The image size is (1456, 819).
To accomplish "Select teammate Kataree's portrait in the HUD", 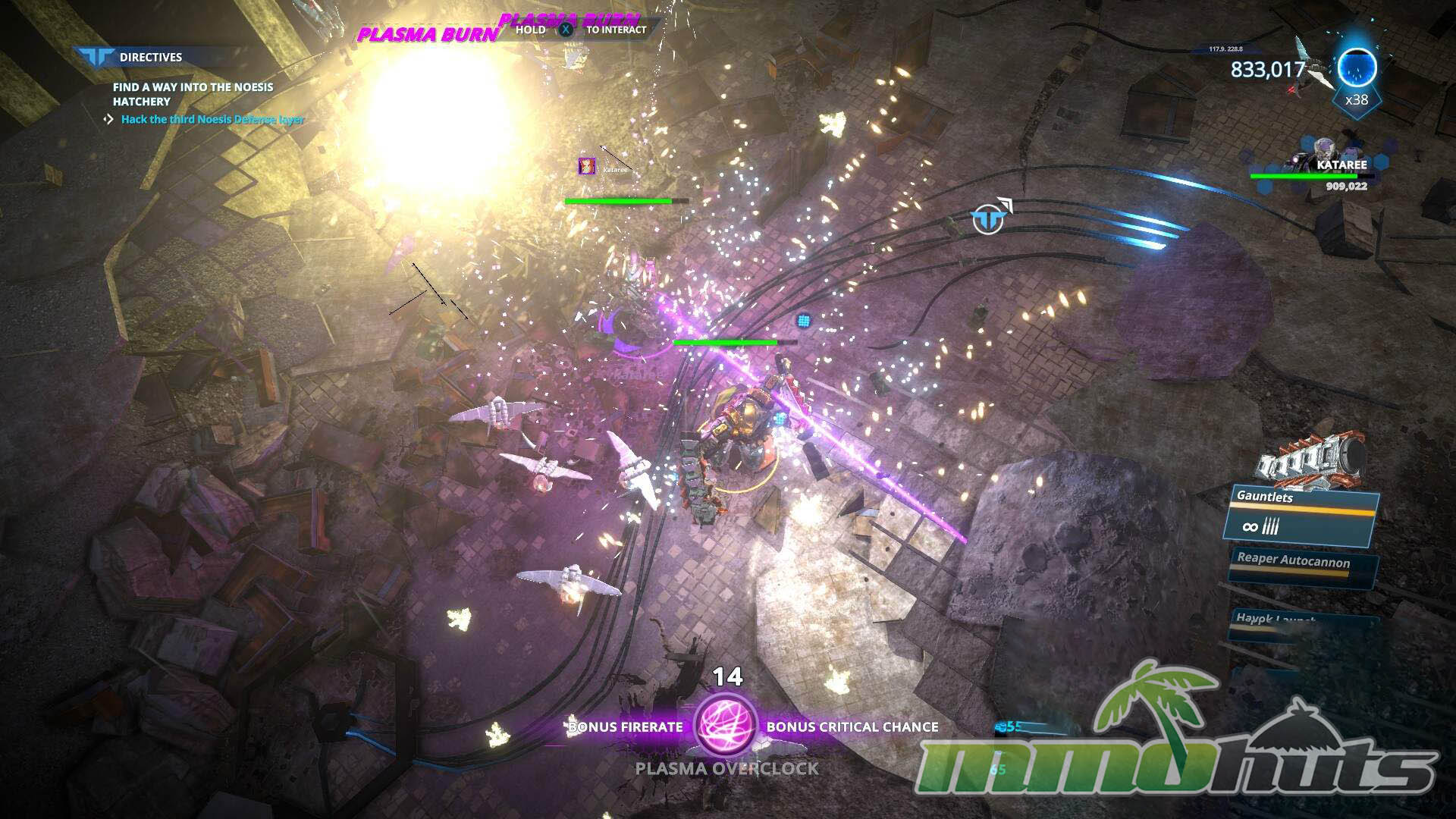I will 1323,152.
